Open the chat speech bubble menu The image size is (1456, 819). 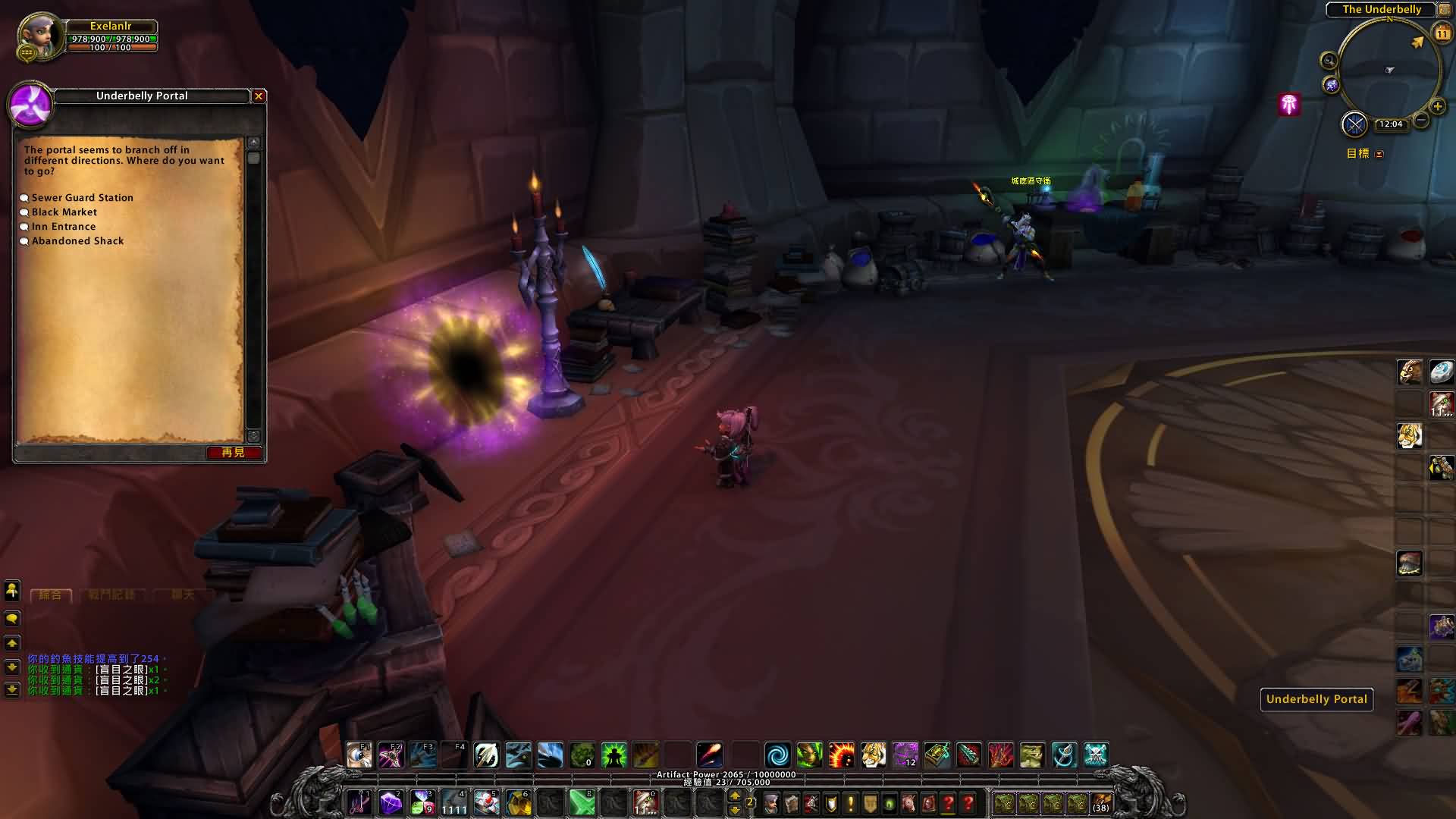pyautogui.click(x=12, y=619)
